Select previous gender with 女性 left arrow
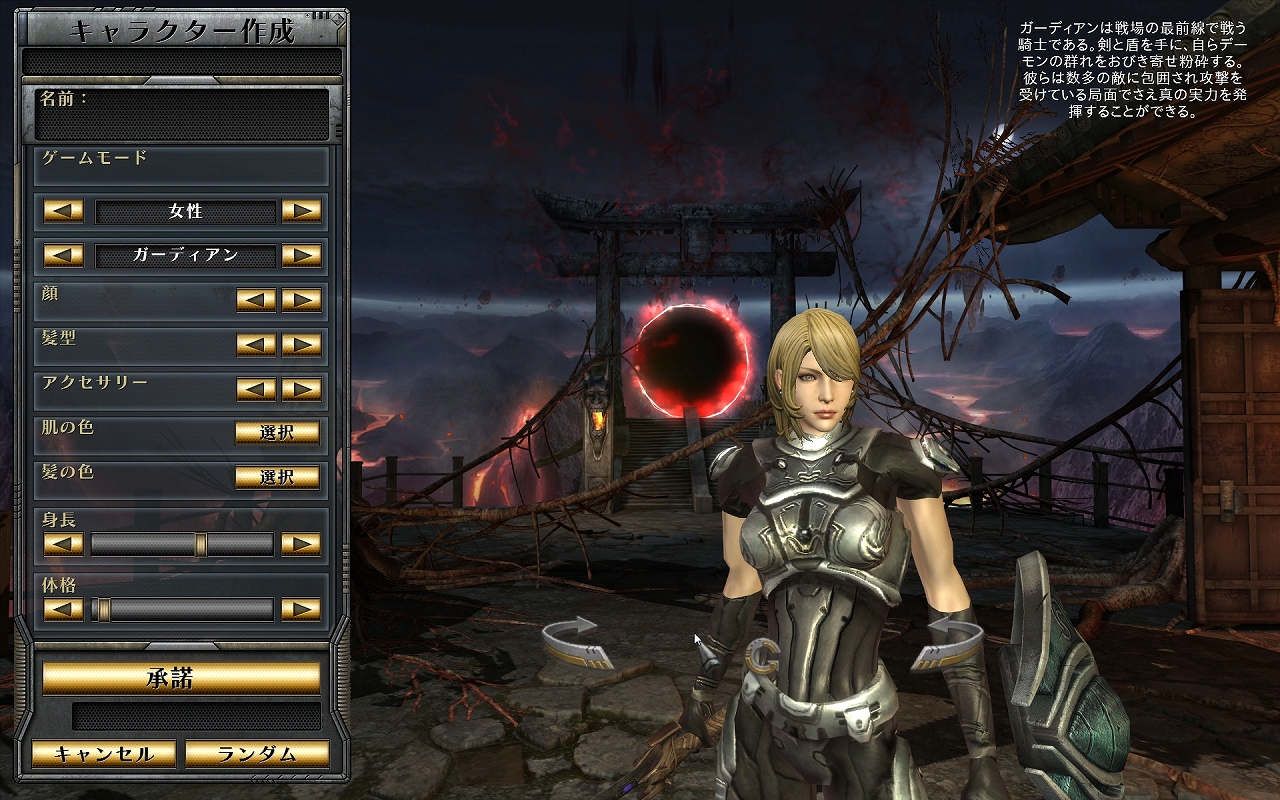 63,211
